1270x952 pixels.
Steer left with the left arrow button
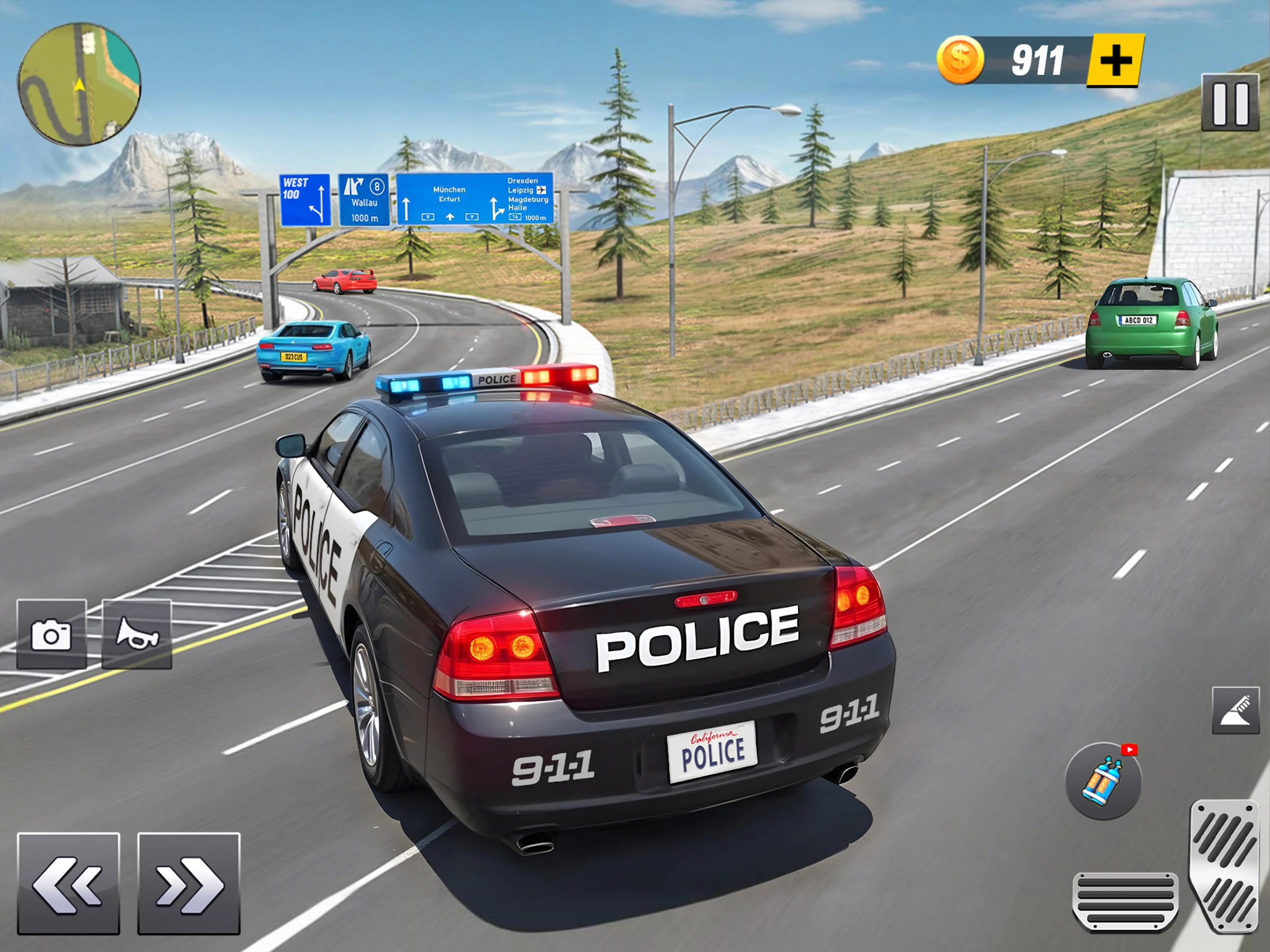point(68,884)
